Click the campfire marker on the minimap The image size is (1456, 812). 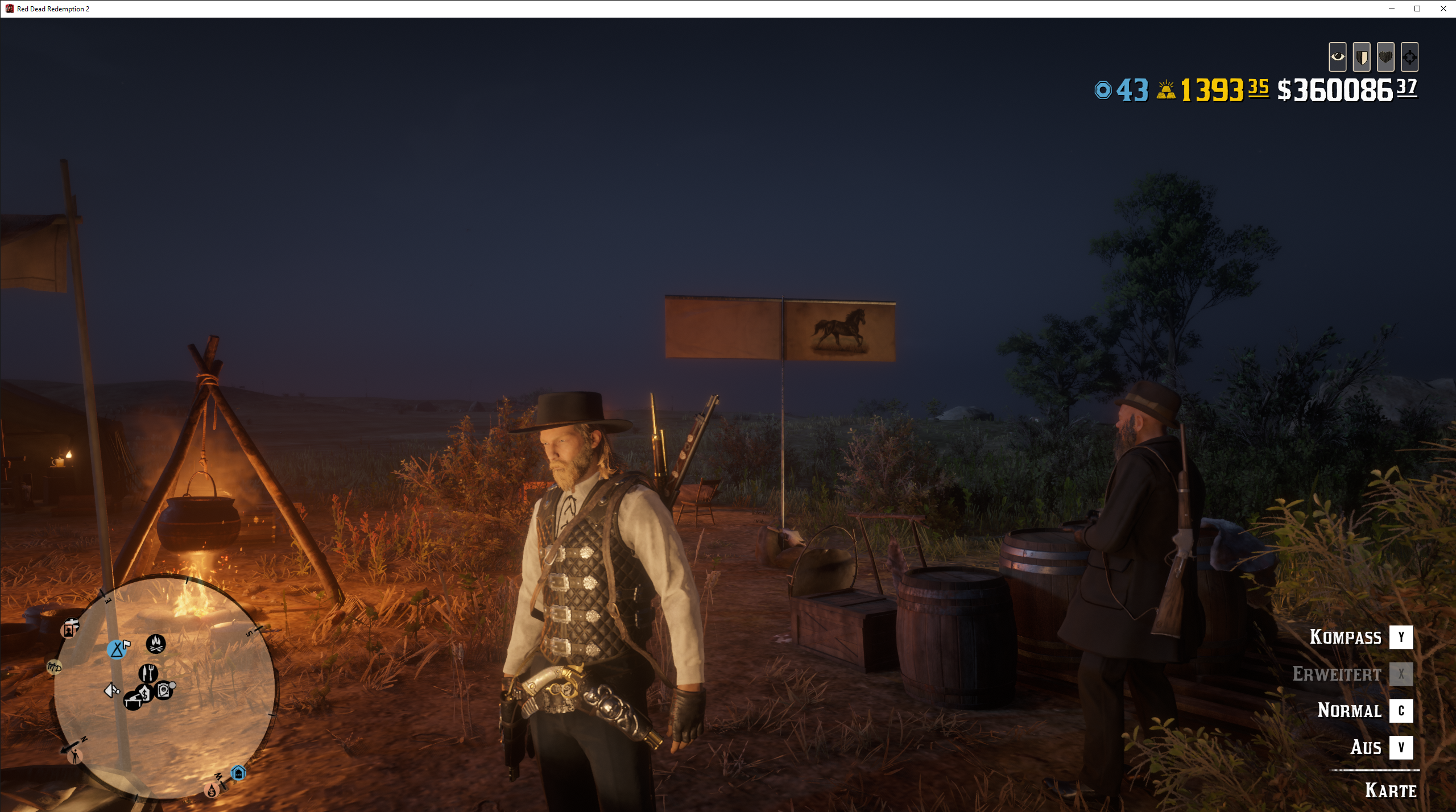pos(156,644)
